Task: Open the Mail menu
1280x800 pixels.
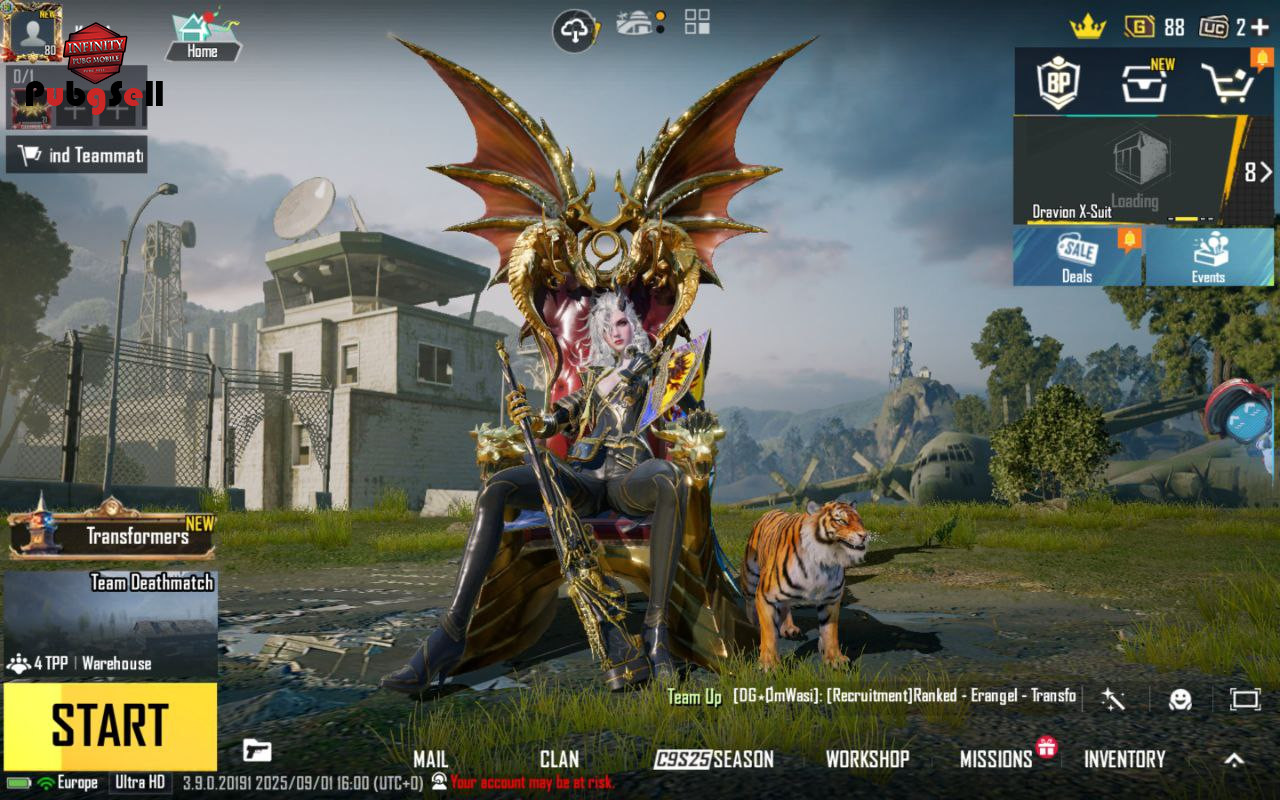Action: click(431, 759)
